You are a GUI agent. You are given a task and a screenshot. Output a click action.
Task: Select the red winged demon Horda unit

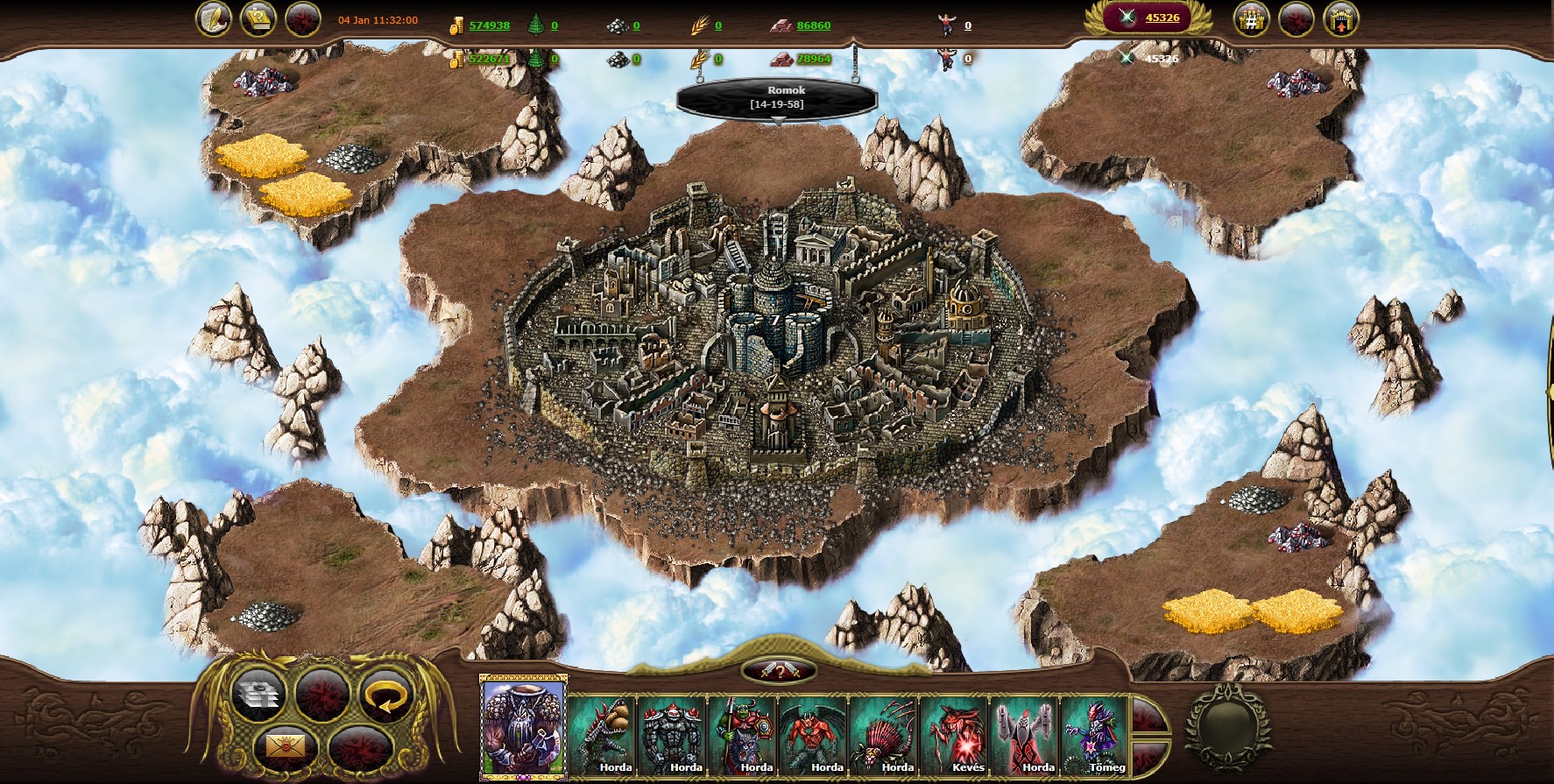[x=812, y=734]
